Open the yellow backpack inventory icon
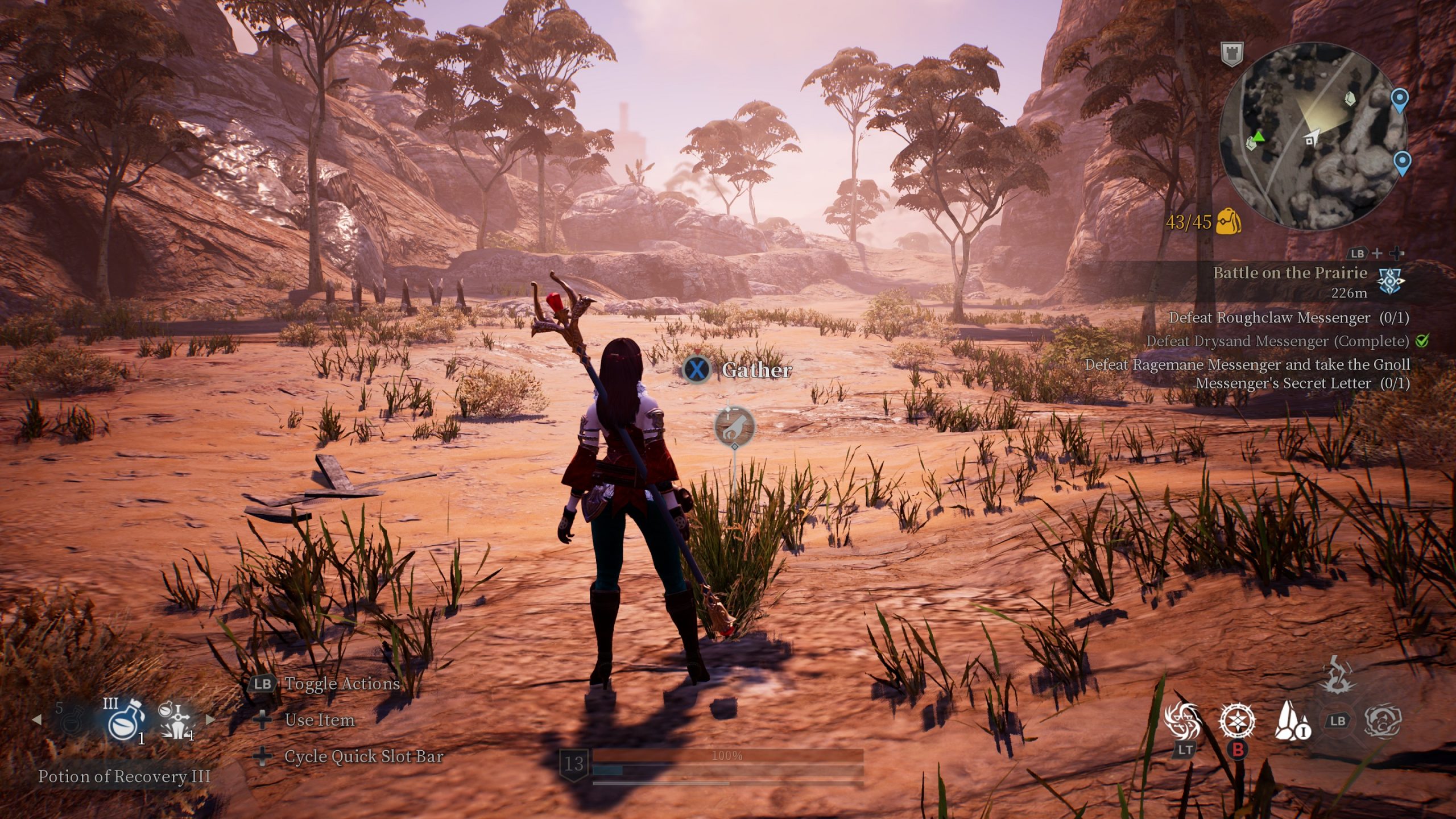Viewport: 1456px width, 819px height. point(1228,221)
